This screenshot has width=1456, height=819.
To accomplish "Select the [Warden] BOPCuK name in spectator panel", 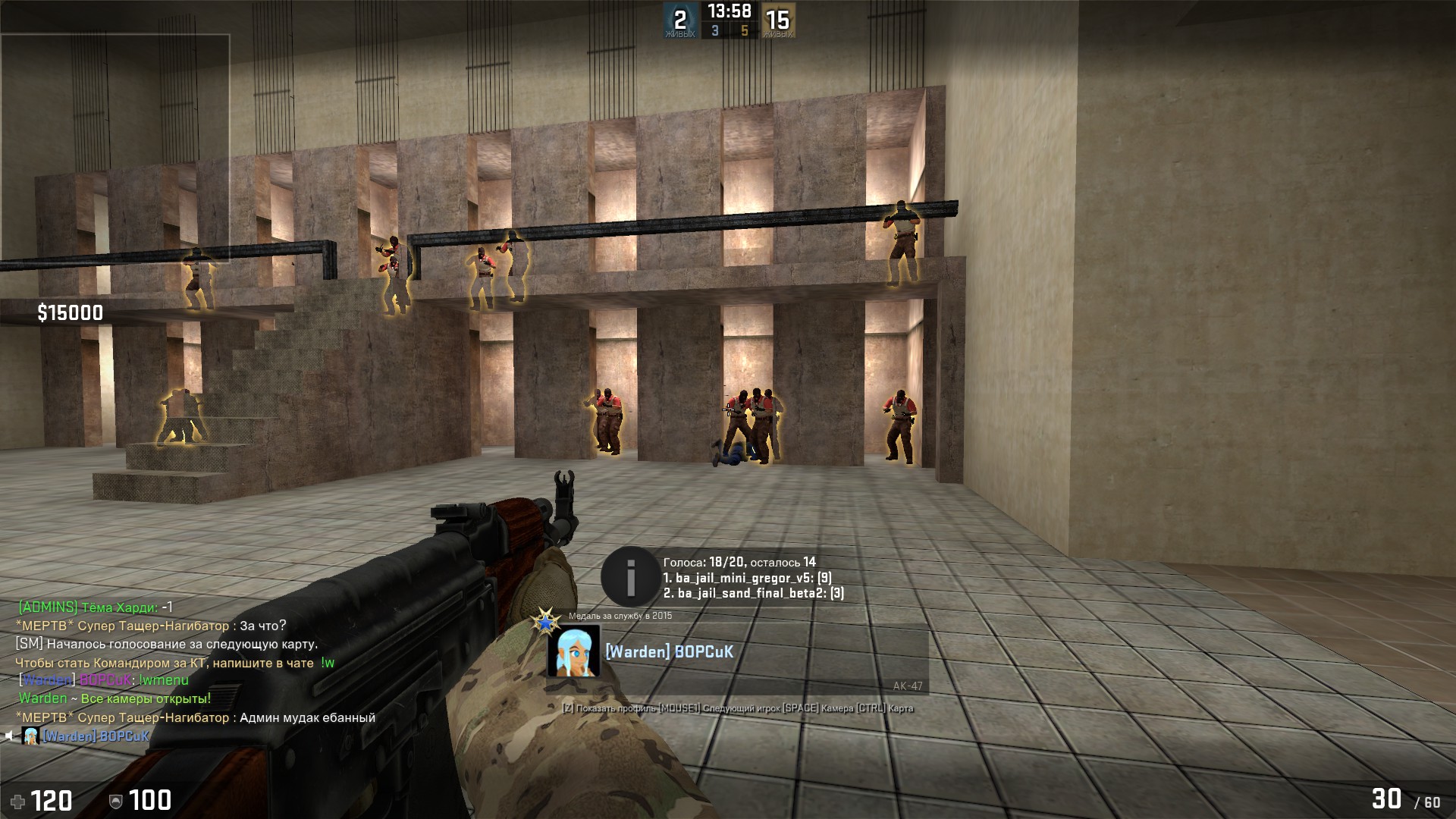I will [669, 651].
